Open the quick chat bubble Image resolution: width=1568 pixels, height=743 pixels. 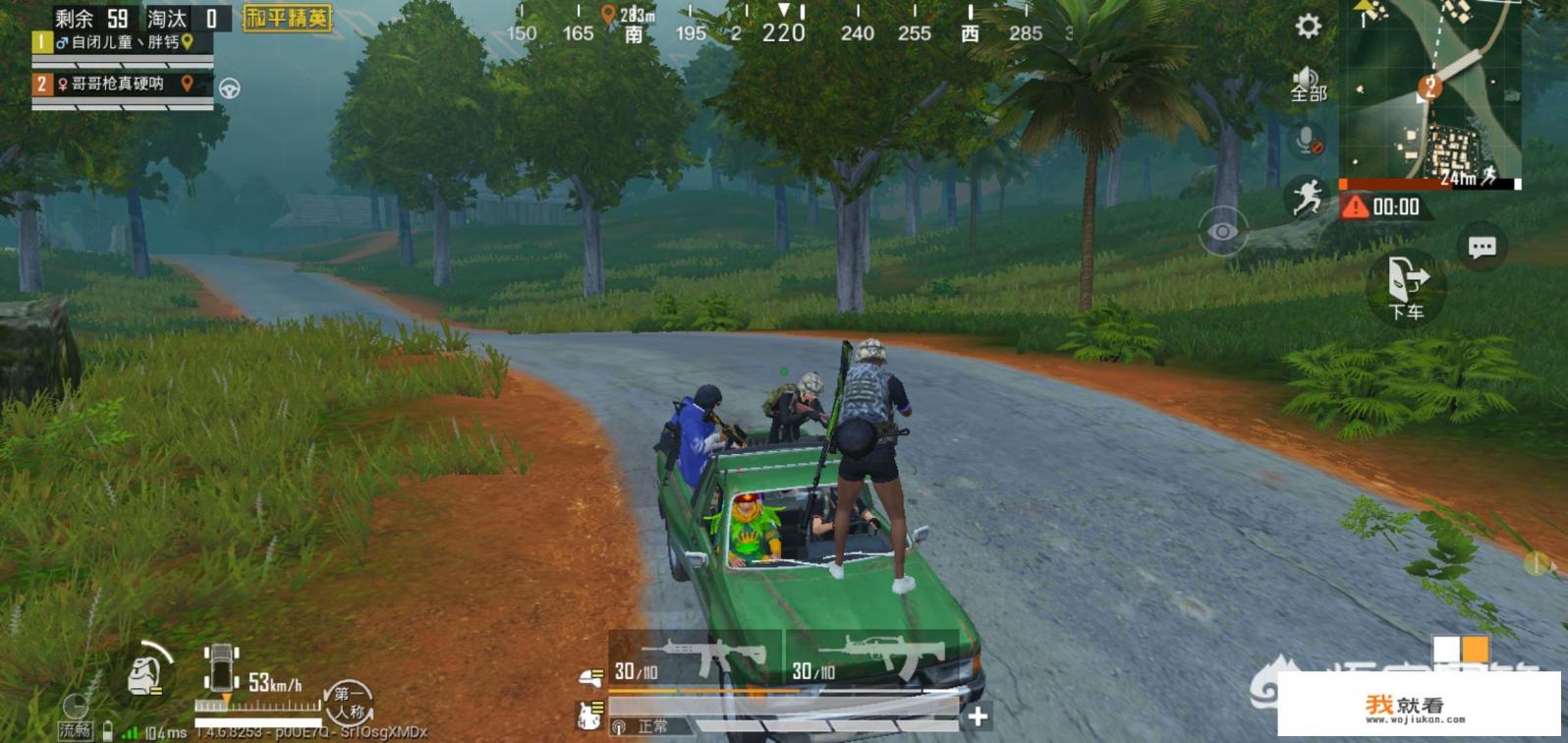point(1482,247)
